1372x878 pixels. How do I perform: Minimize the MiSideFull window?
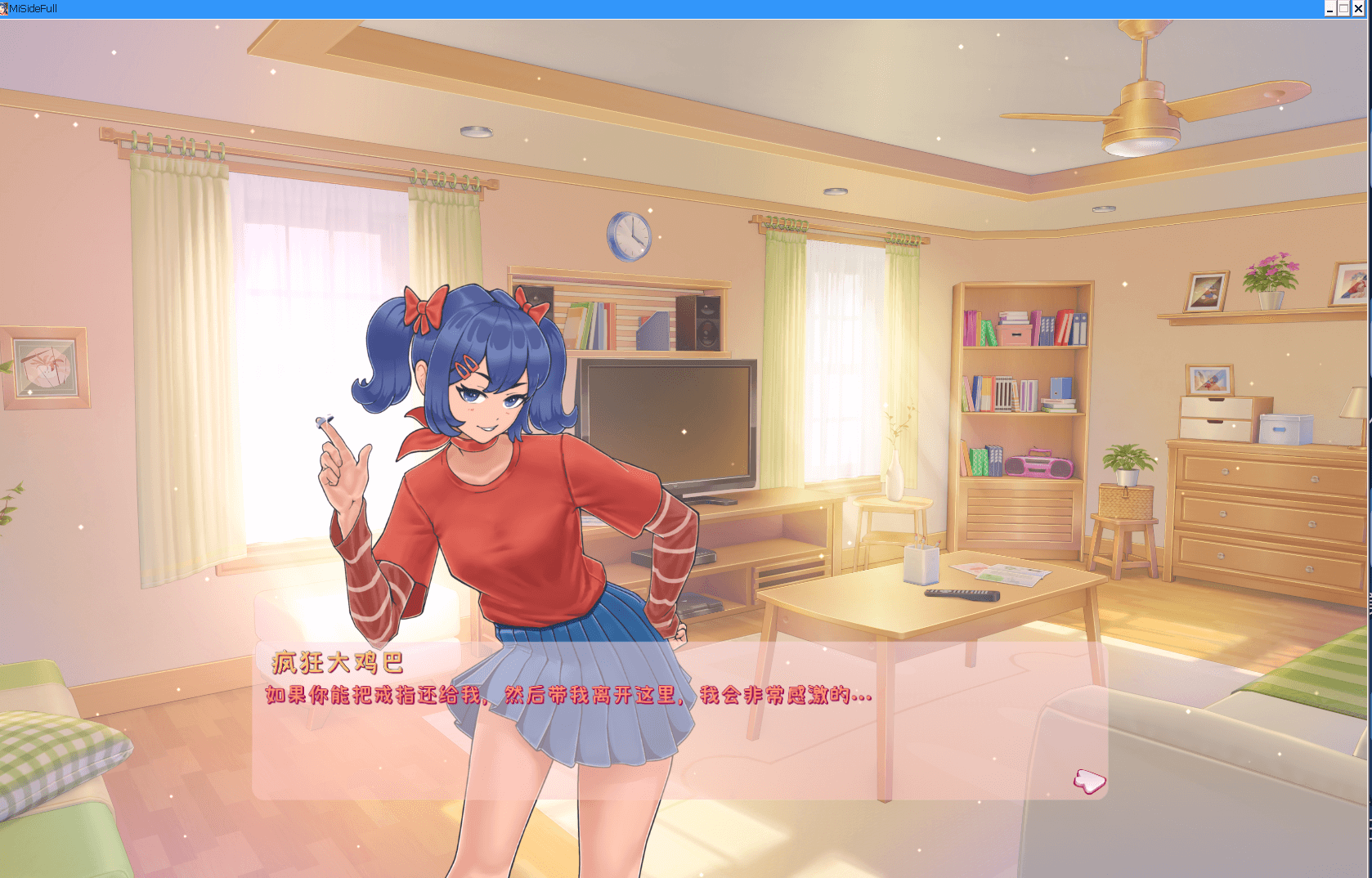click(1331, 9)
